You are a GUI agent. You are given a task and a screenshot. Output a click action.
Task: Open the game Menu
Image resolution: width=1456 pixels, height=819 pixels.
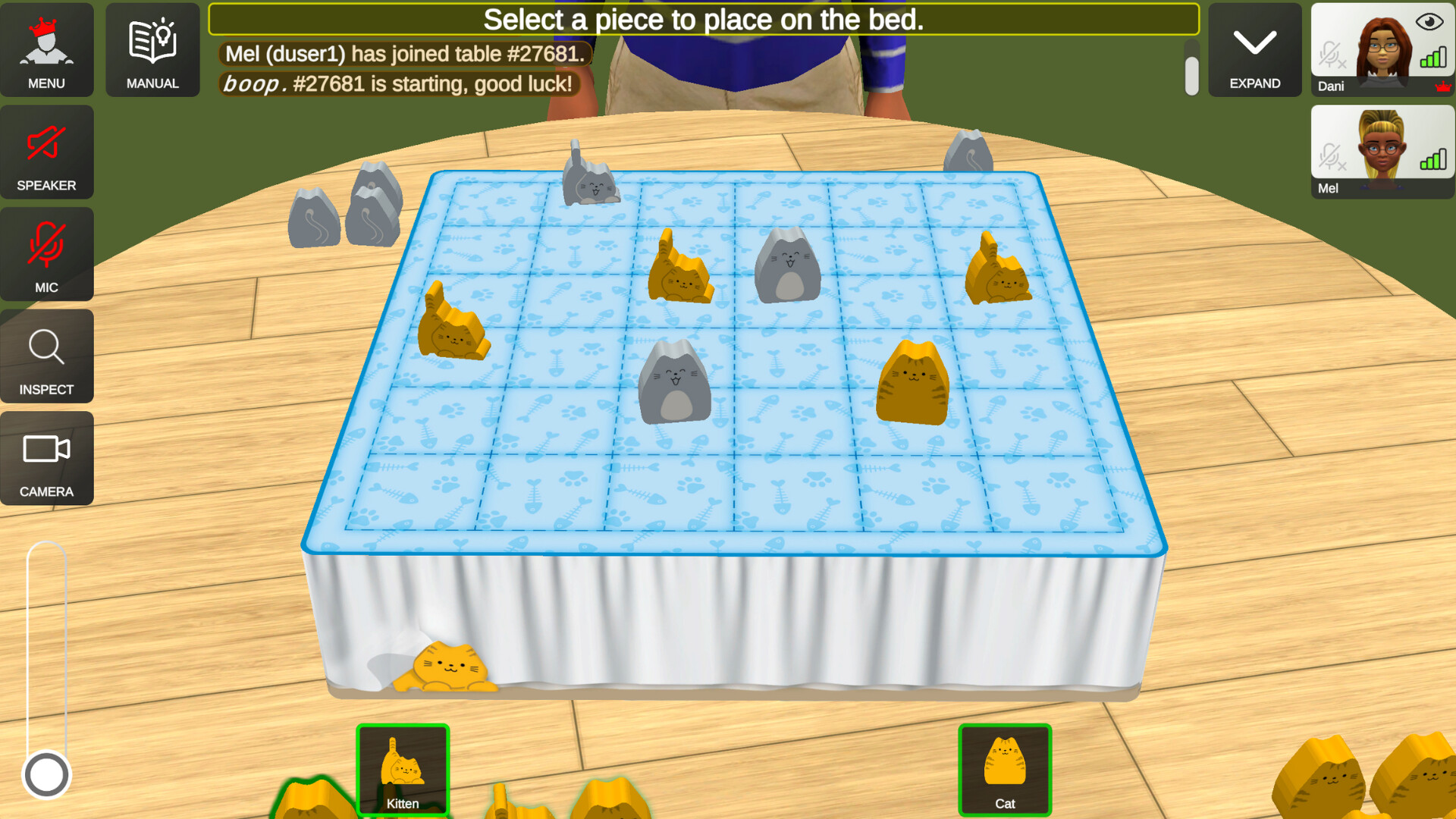46,49
